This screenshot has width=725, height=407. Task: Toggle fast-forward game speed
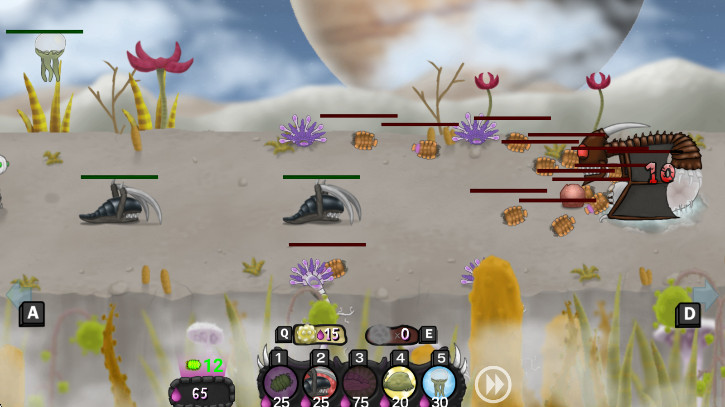pyautogui.click(x=492, y=383)
